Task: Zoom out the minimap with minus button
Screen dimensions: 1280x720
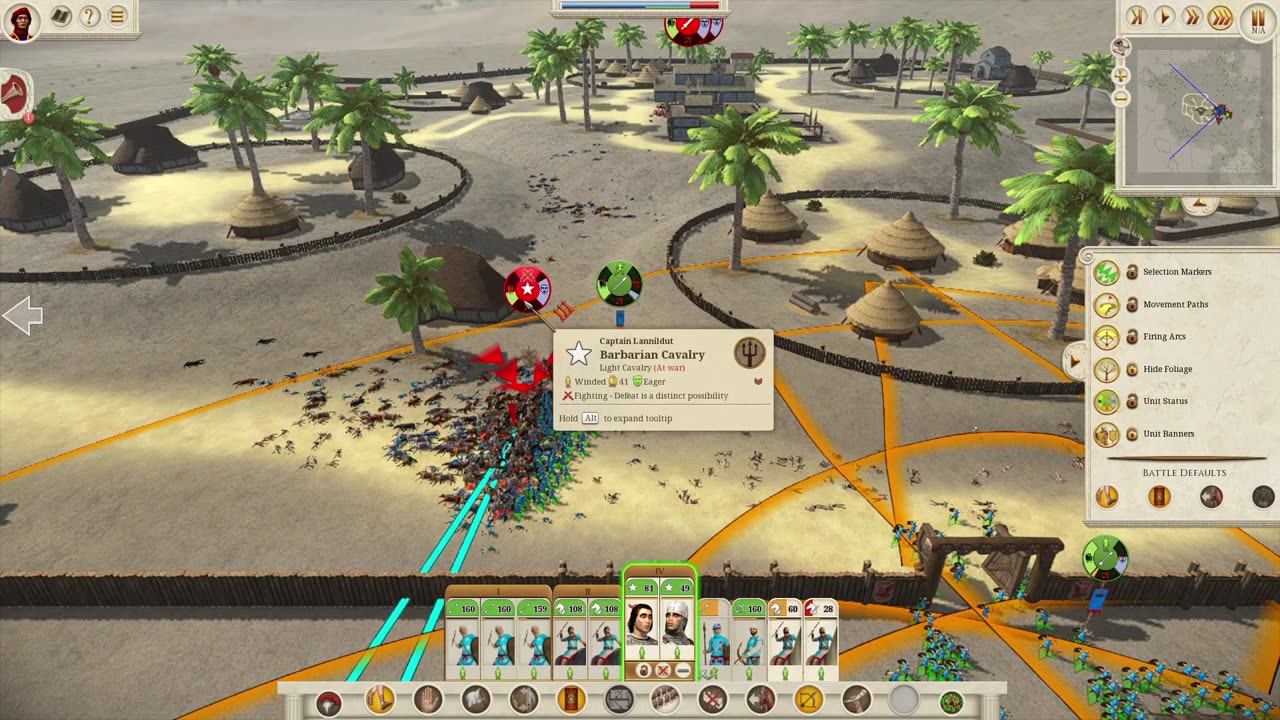Action: coord(1121,97)
